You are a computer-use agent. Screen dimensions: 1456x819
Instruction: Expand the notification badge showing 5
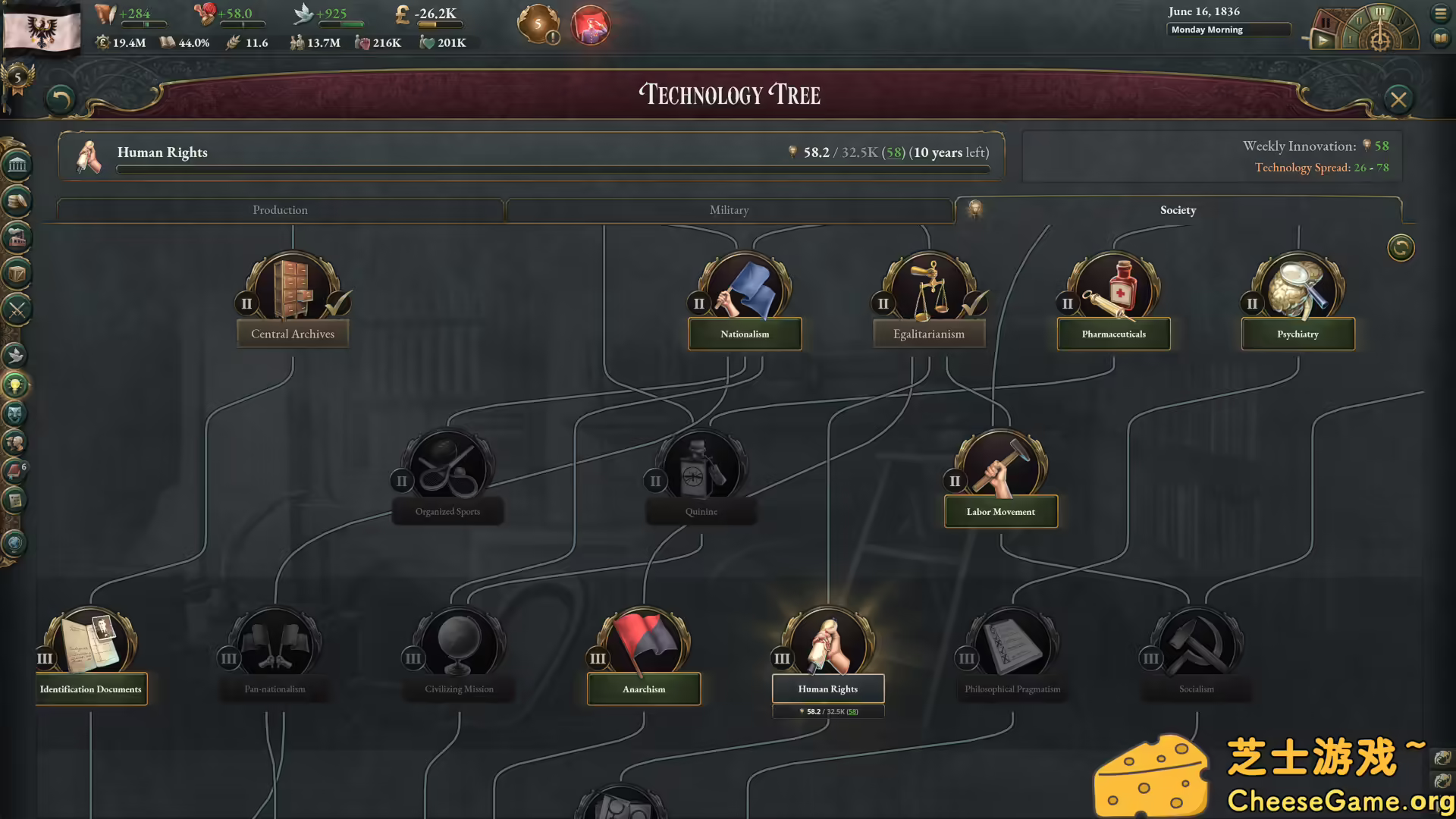click(538, 25)
